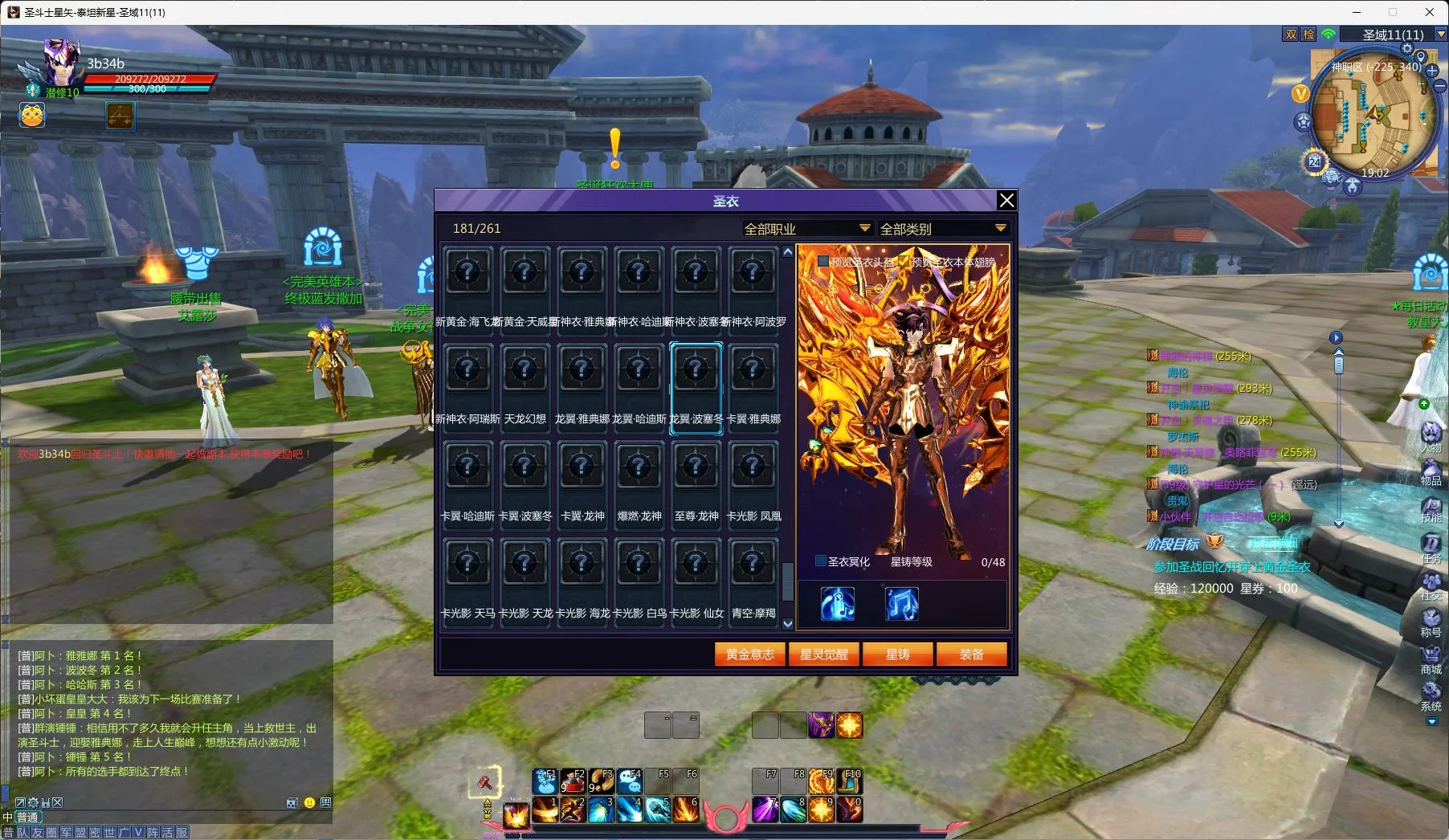Open the 星灵觉醒 awakening panel
1449x840 pixels.
823,654
